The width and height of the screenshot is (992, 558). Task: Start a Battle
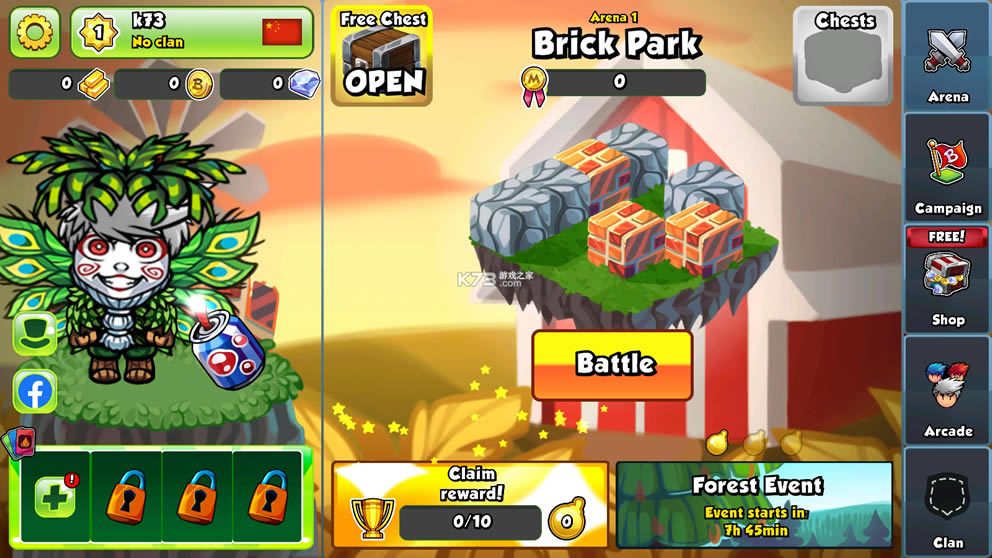pyautogui.click(x=613, y=365)
